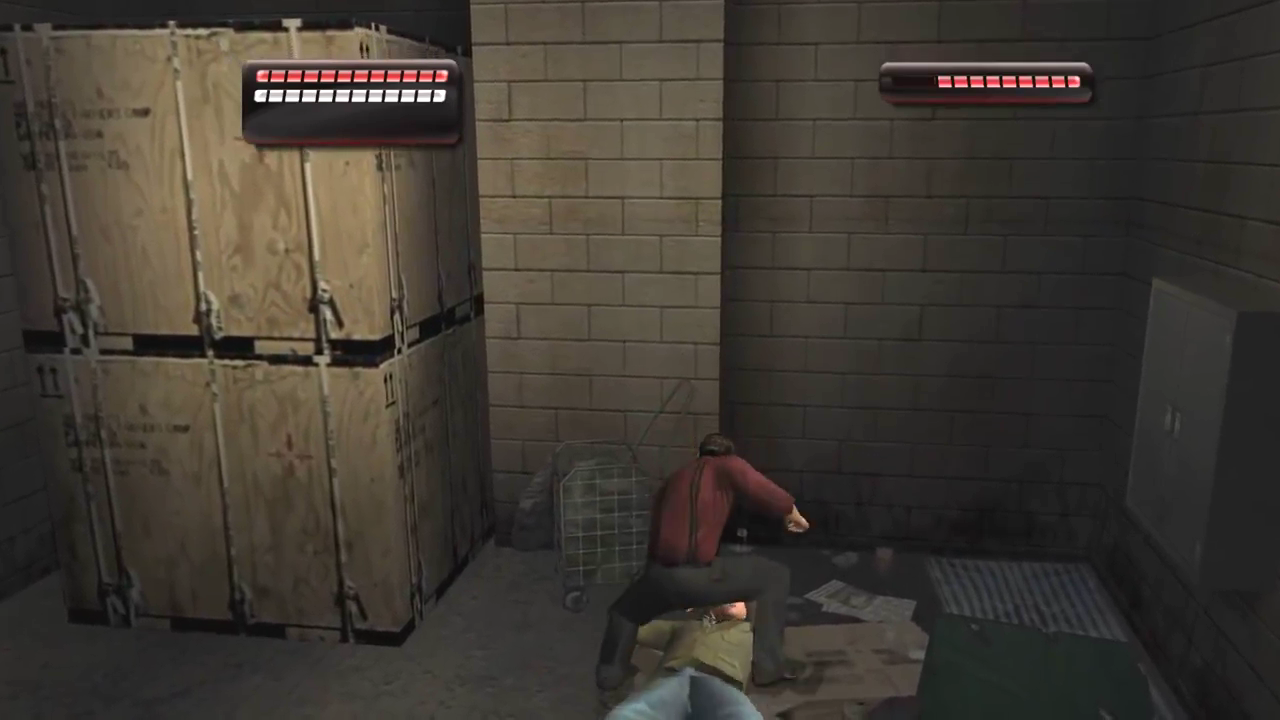This screenshot has height=720, width=1280.
Task: Click the player's red health bar
Action: (x=350, y=76)
